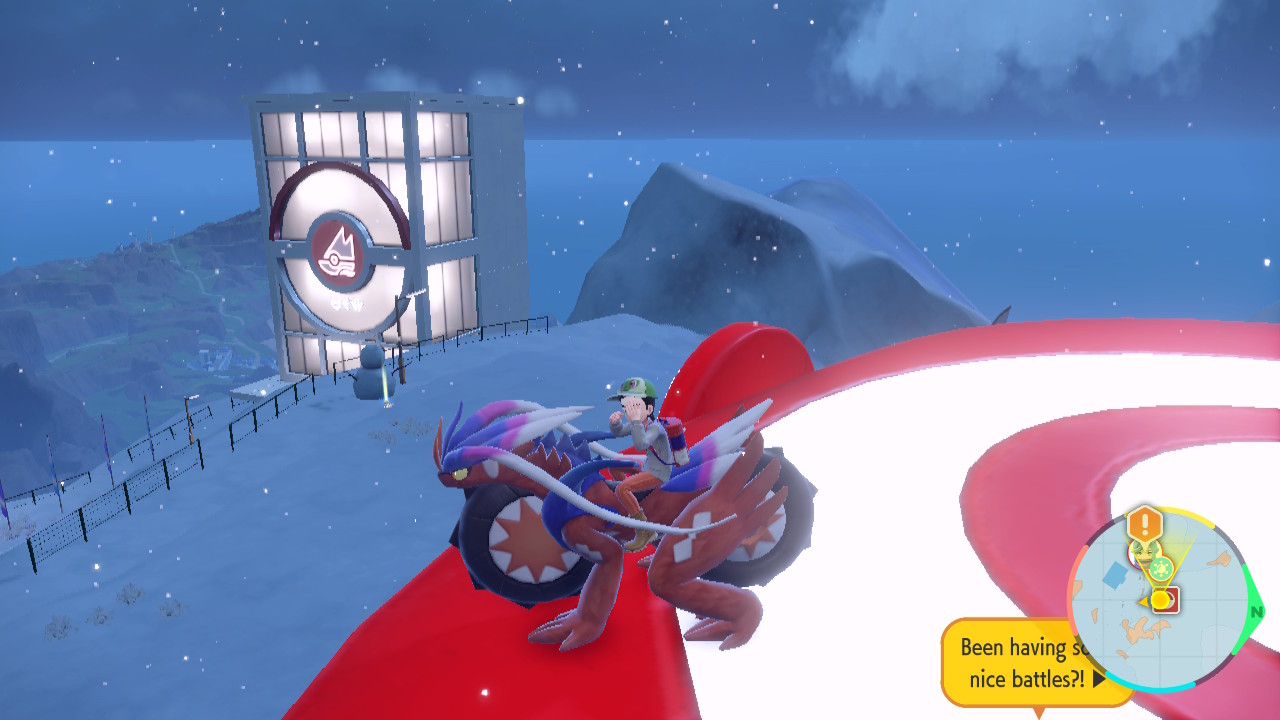
Task: Click the orange exclamation marker on minimap
Action: [x=1145, y=523]
